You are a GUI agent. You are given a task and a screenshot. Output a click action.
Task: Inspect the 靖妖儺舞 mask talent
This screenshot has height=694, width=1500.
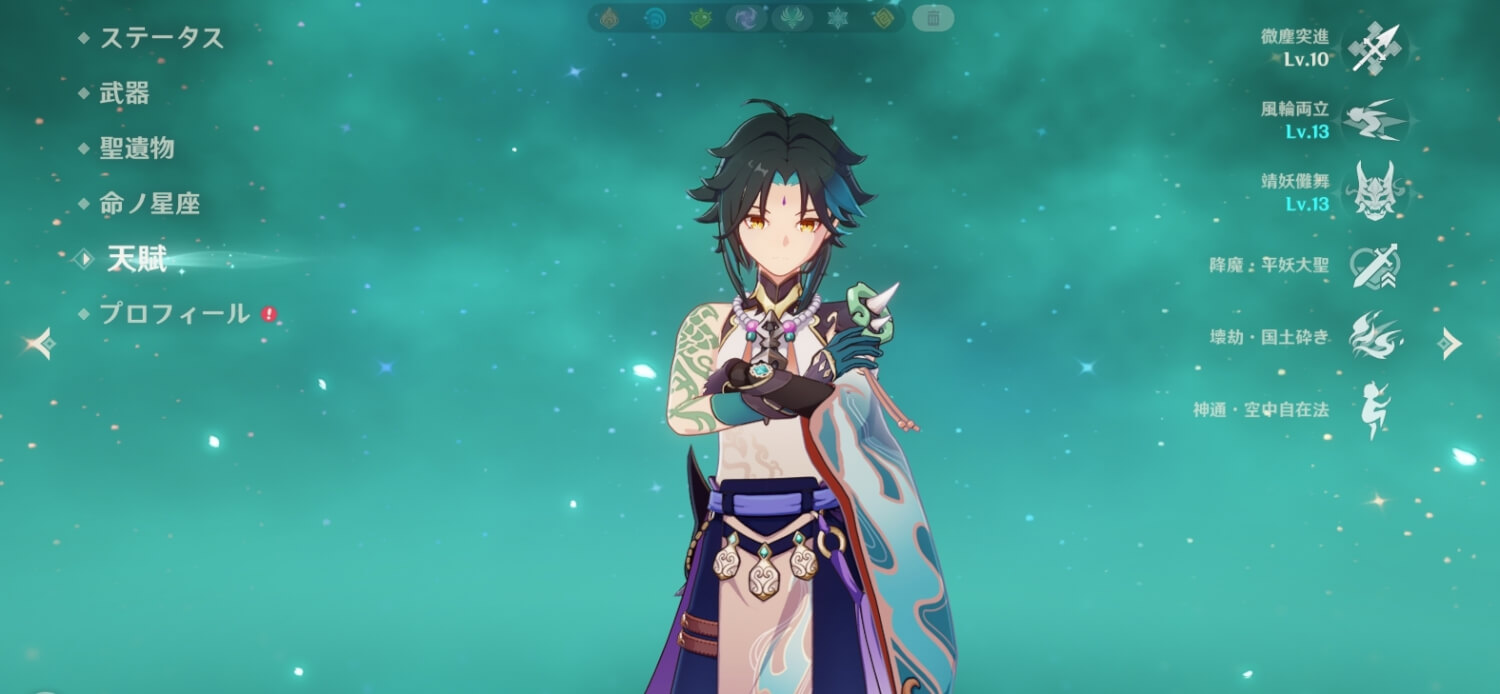point(1374,192)
